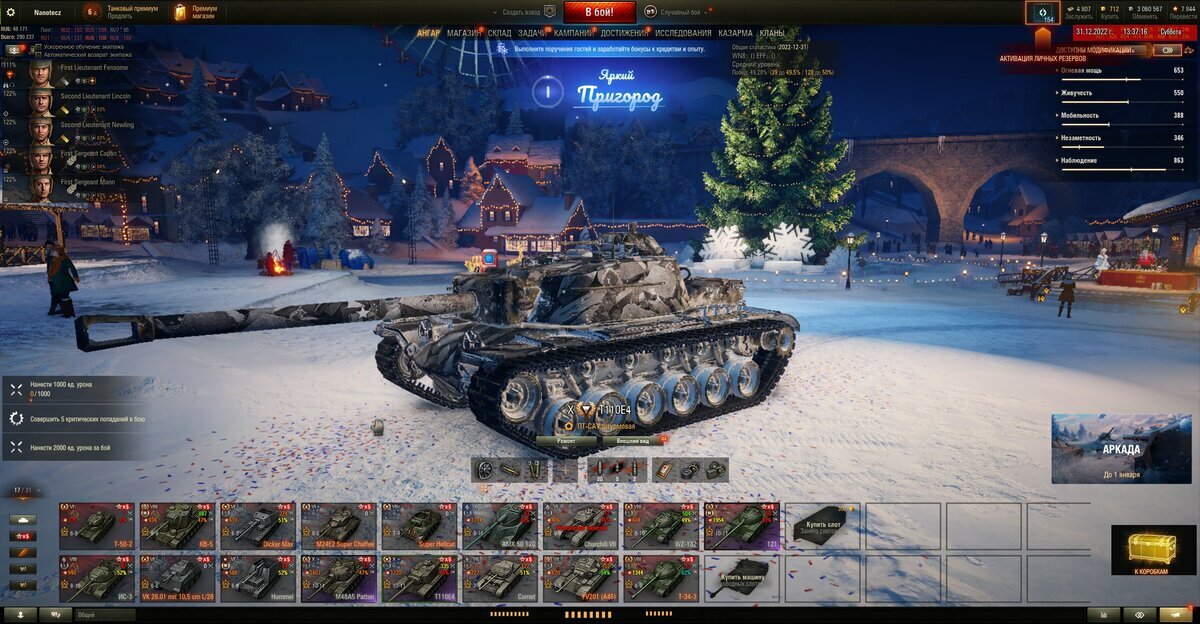Open the МАГАЗИН tab

click(x=463, y=33)
